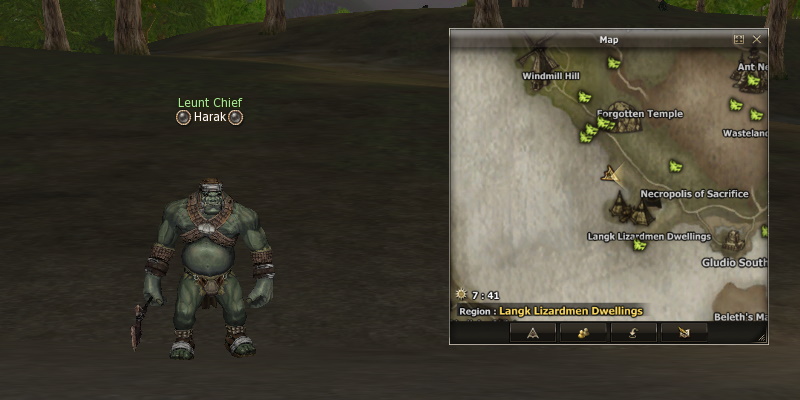Screen dimensions: 800x400
Task: Toggle the map window size button
Action: [739, 40]
